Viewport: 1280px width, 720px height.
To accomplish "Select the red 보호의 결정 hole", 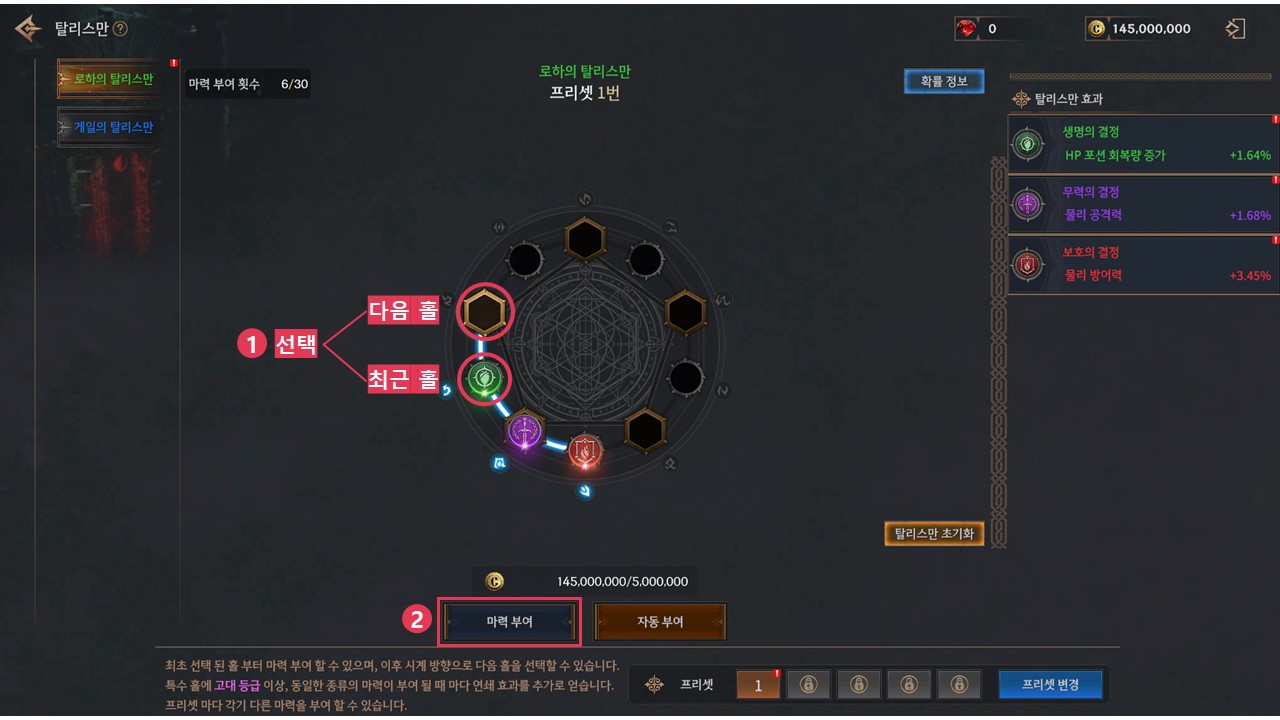I will pyautogui.click(x=584, y=451).
